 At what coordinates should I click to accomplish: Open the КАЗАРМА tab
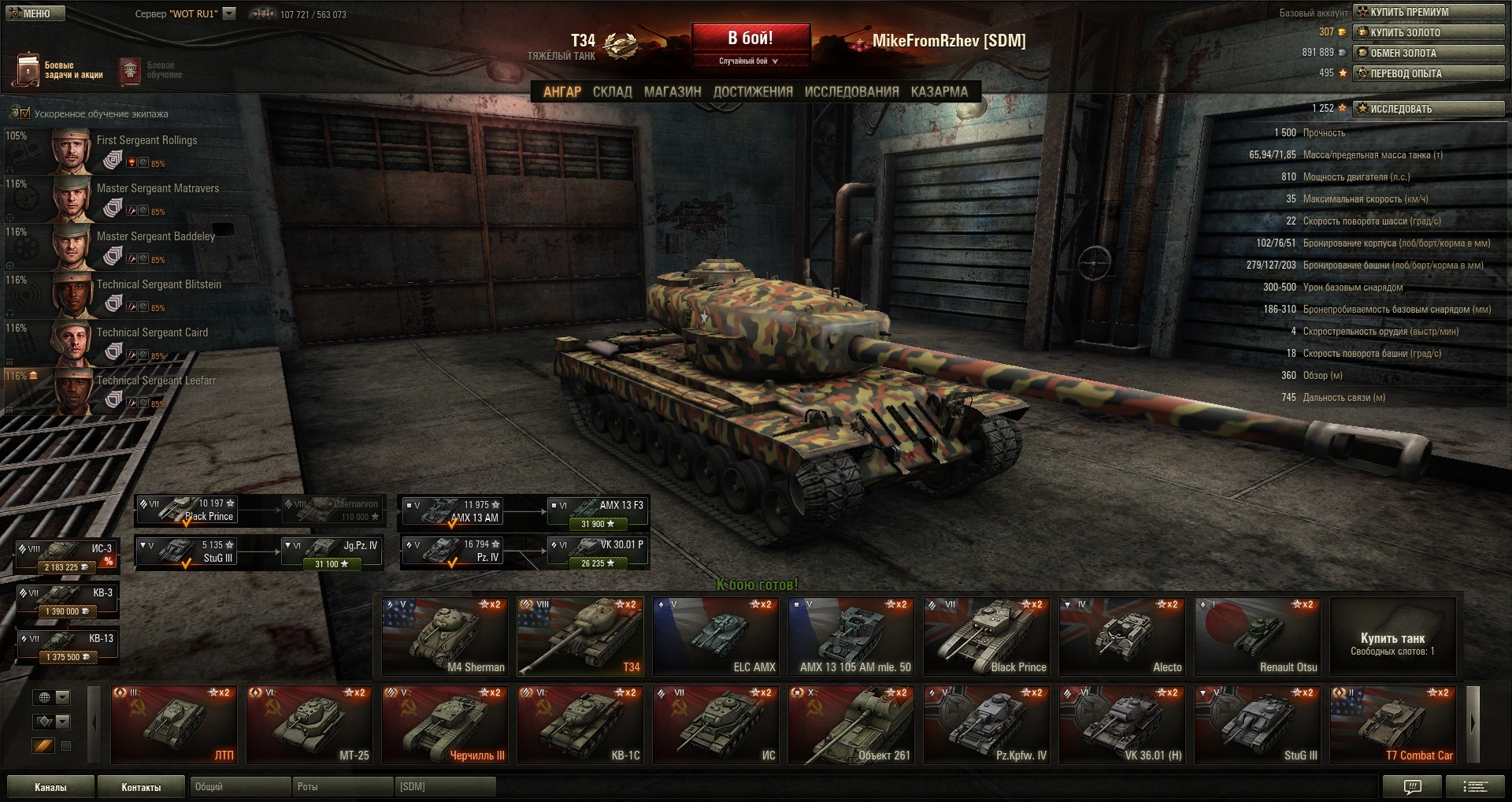[x=939, y=91]
